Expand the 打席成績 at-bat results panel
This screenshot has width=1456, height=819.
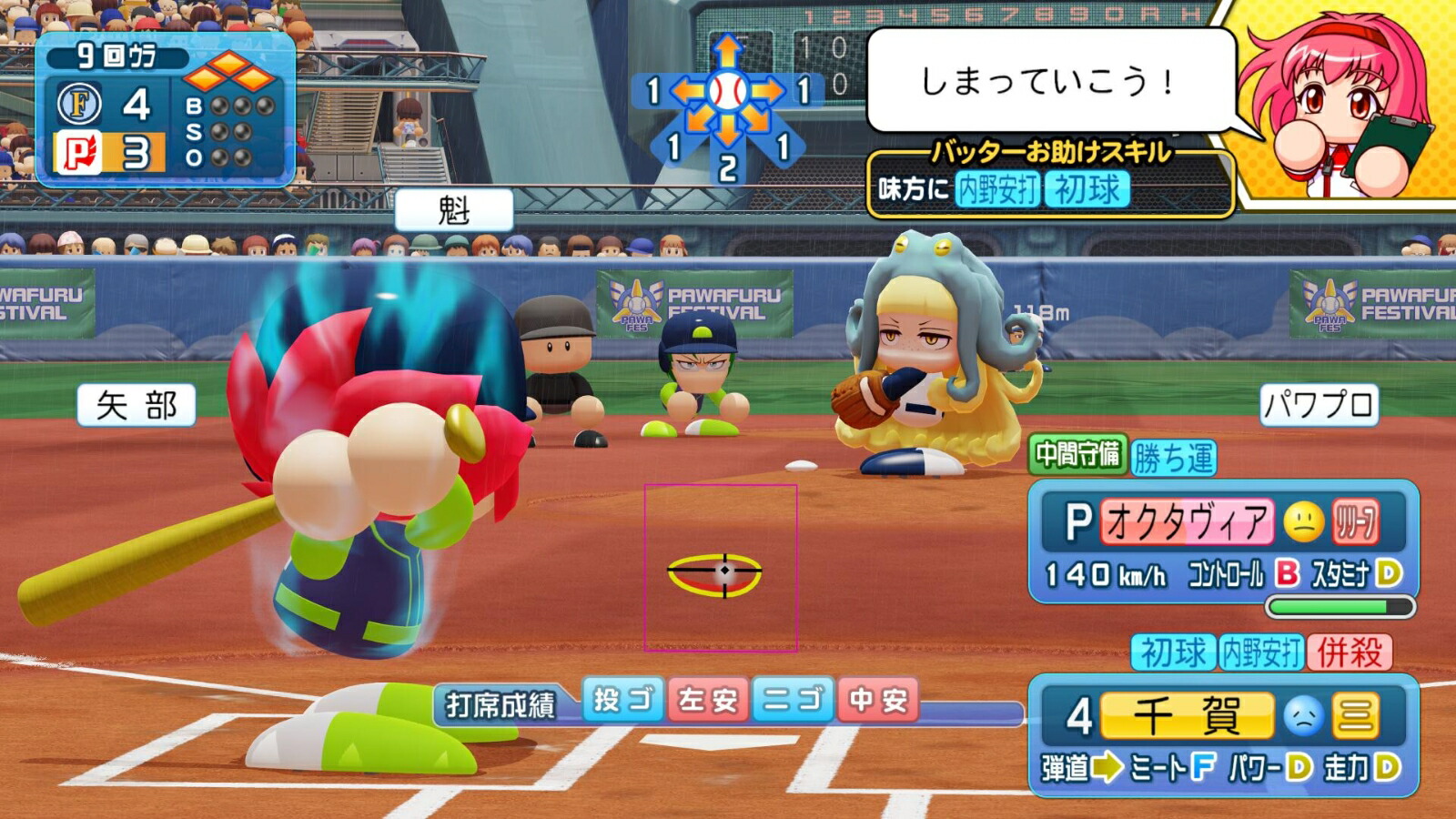click(499, 702)
